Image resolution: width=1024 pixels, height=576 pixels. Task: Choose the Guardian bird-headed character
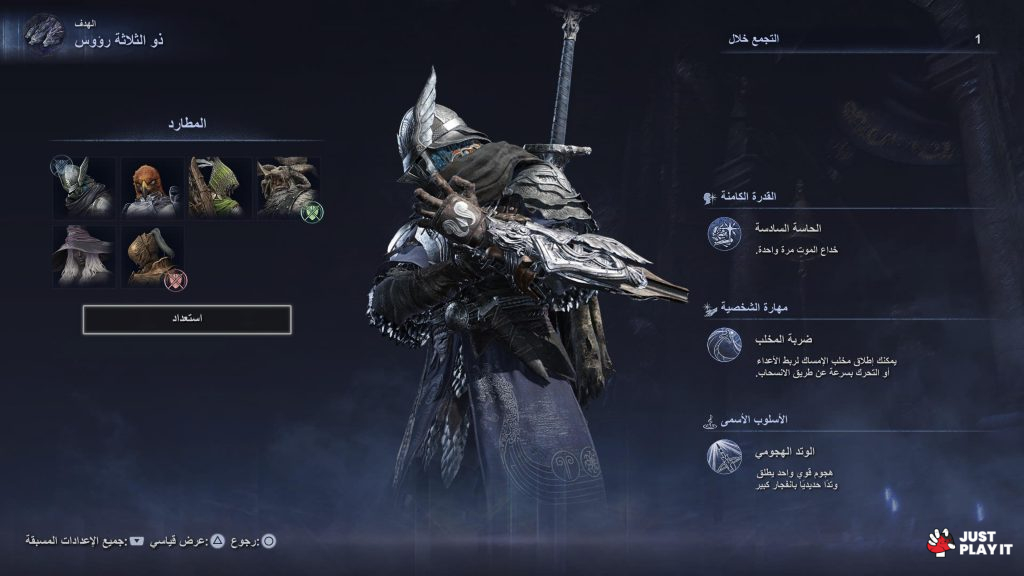(152, 187)
